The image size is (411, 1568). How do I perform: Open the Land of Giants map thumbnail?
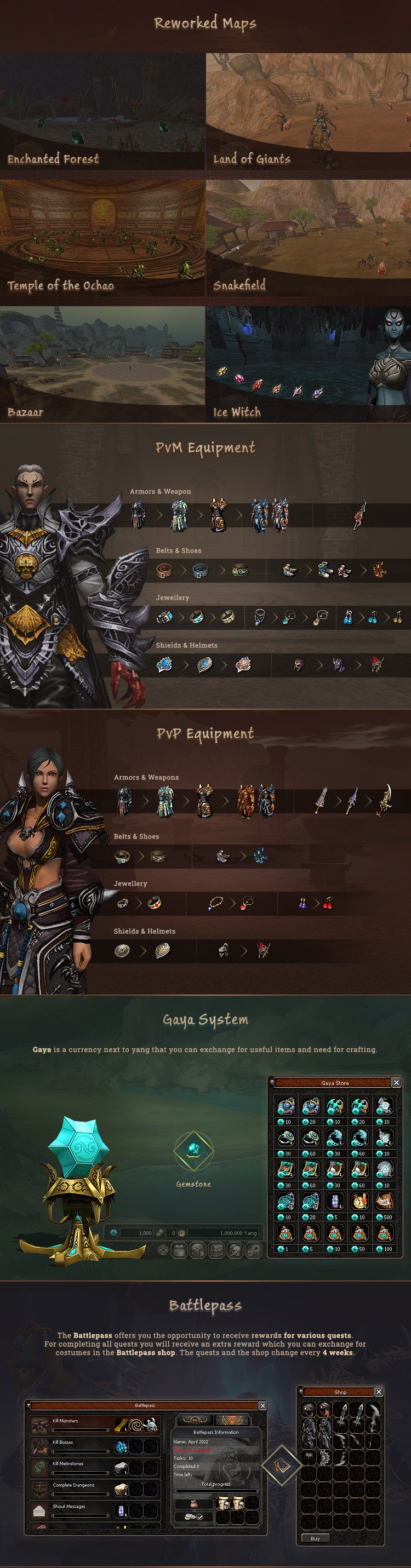[x=308, y=111]
